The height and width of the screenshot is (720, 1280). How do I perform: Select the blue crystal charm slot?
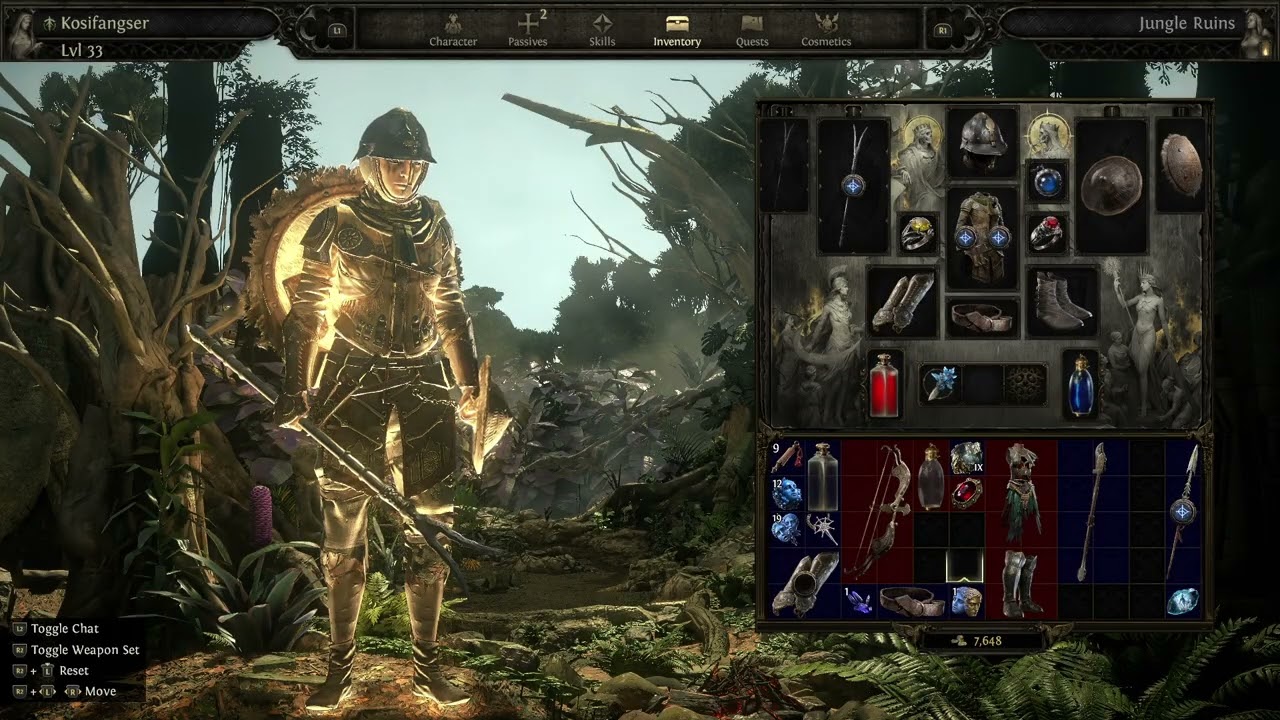click(940, 383)
